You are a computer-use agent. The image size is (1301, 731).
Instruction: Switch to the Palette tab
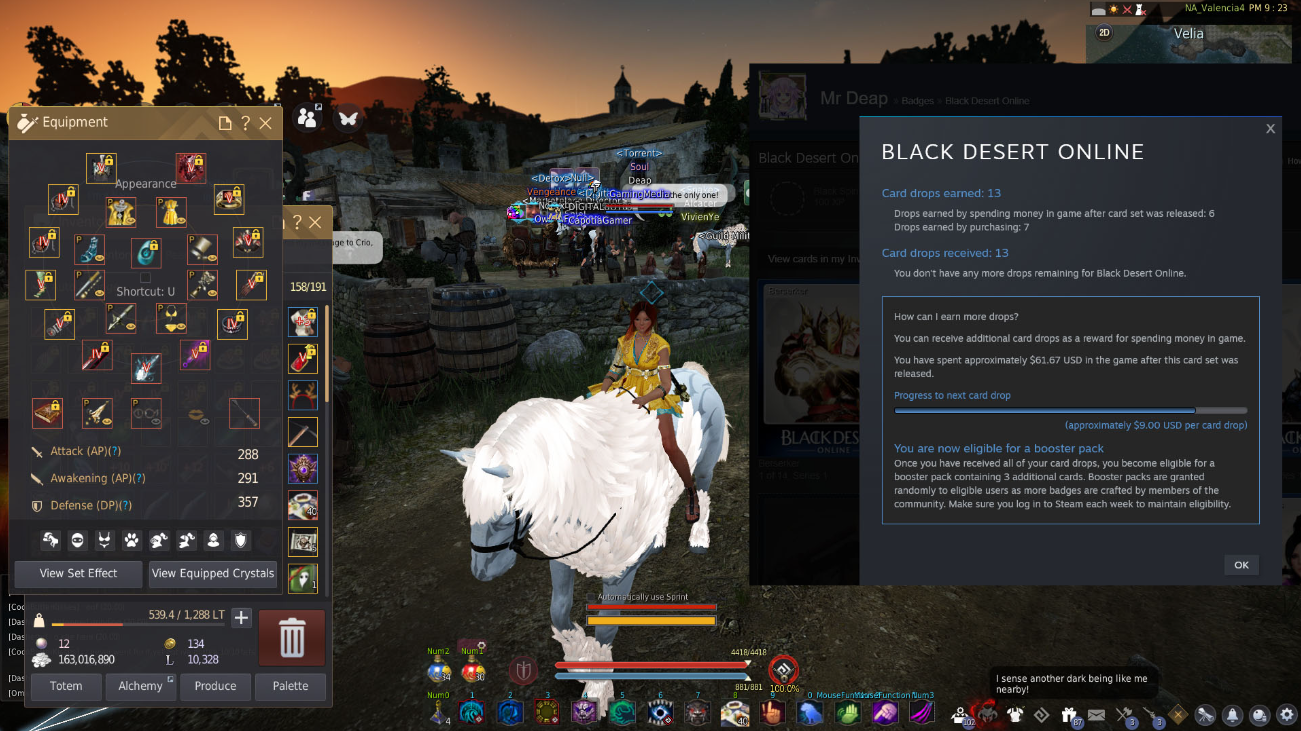click(290, 686)
